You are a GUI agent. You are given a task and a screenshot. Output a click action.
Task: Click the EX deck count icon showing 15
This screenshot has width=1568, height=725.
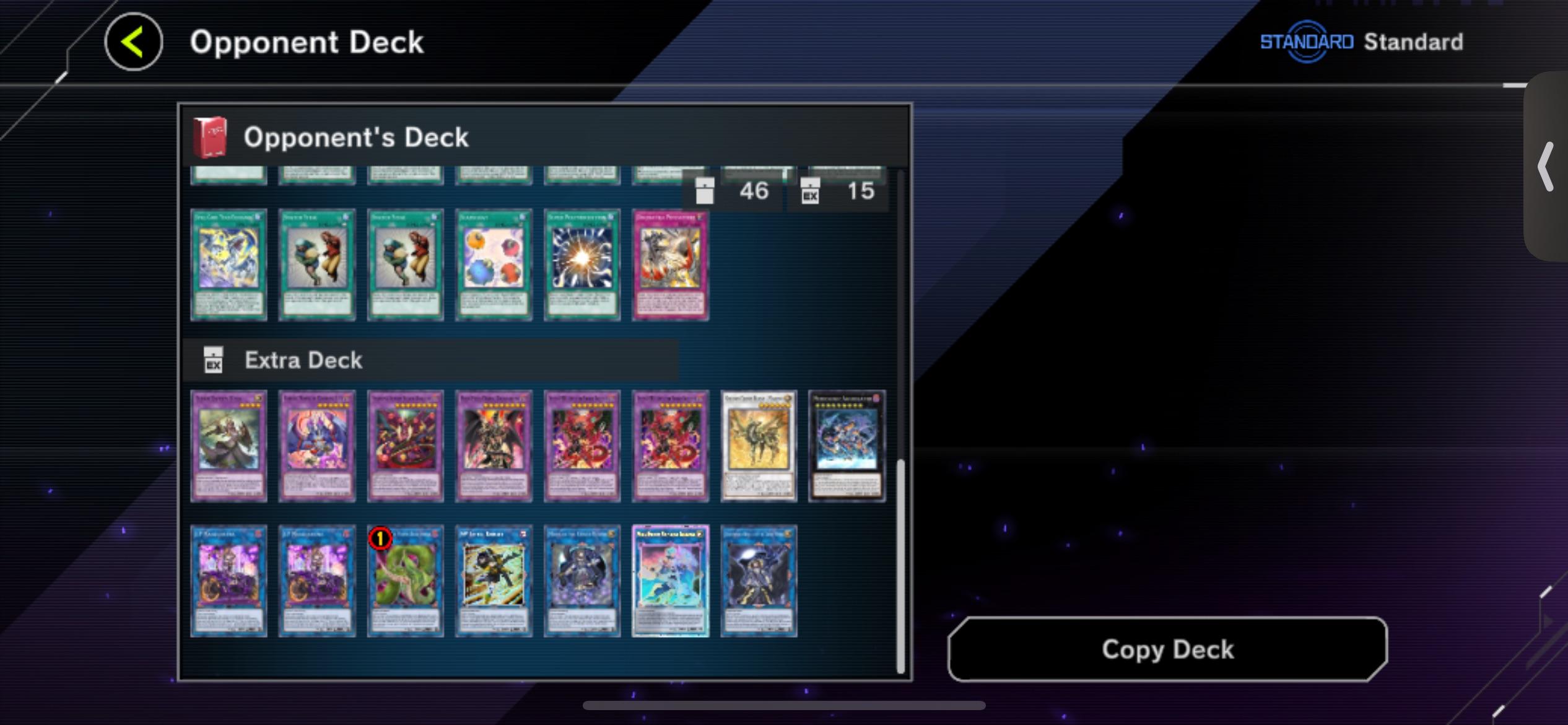(x=811, y=191)
